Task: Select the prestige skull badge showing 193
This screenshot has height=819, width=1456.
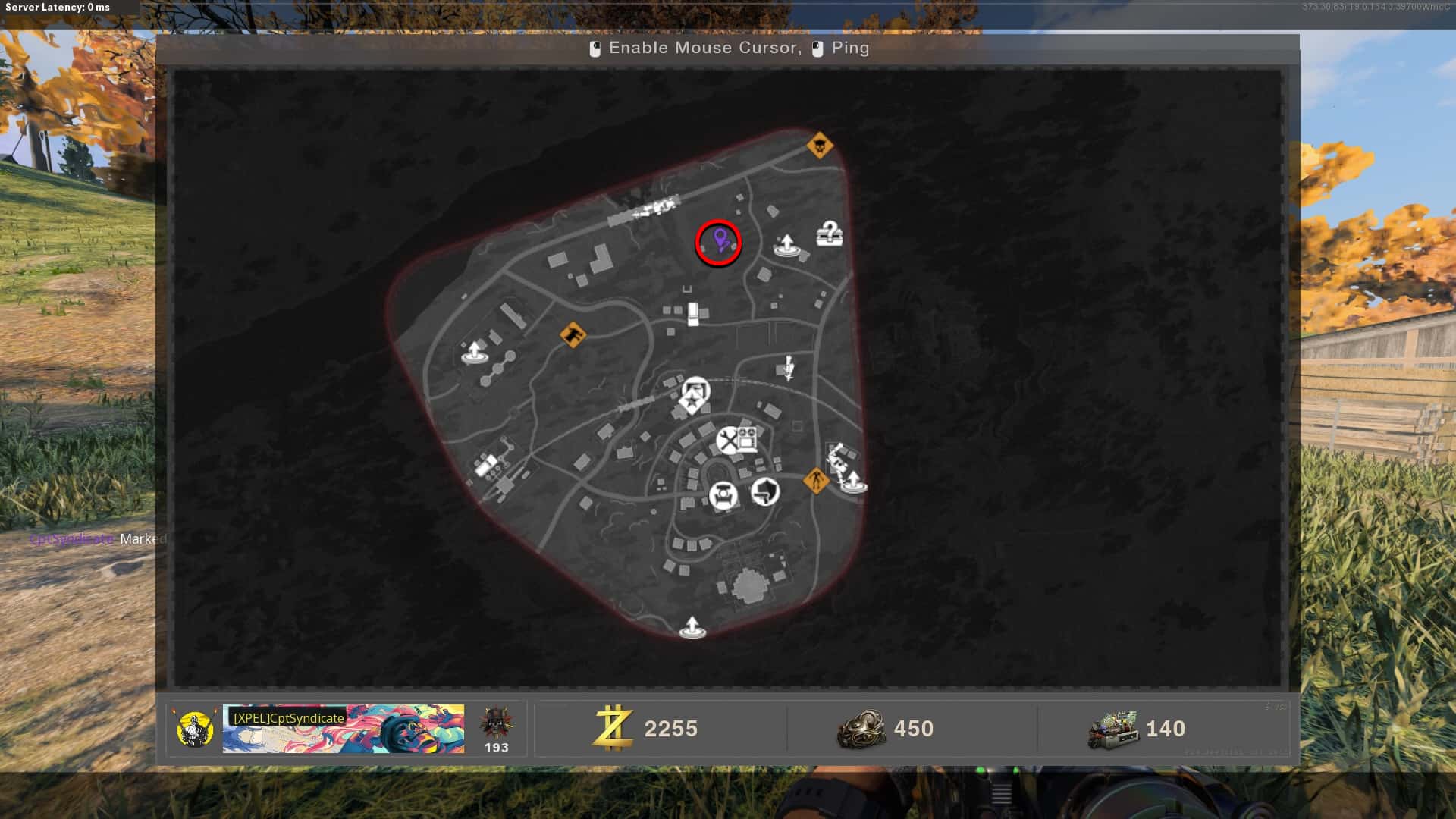Action: point(496,729)
